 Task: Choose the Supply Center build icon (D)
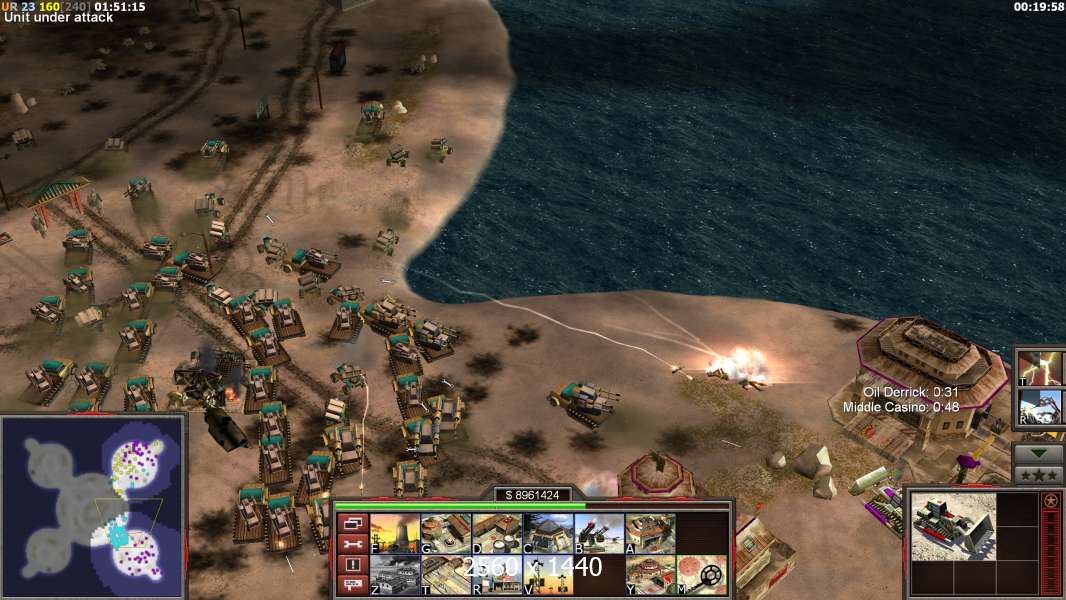tap(497, 534)
